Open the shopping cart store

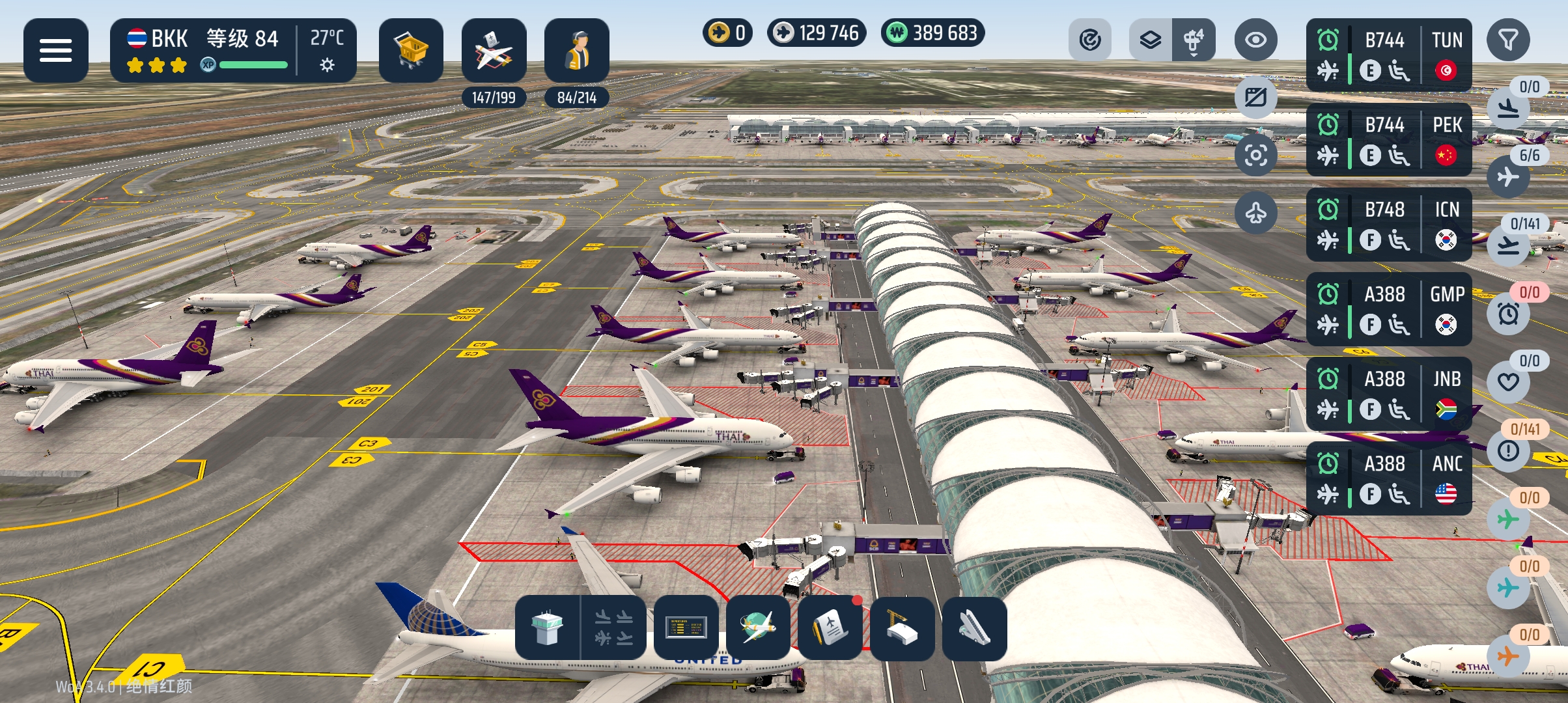coord(411,50)
